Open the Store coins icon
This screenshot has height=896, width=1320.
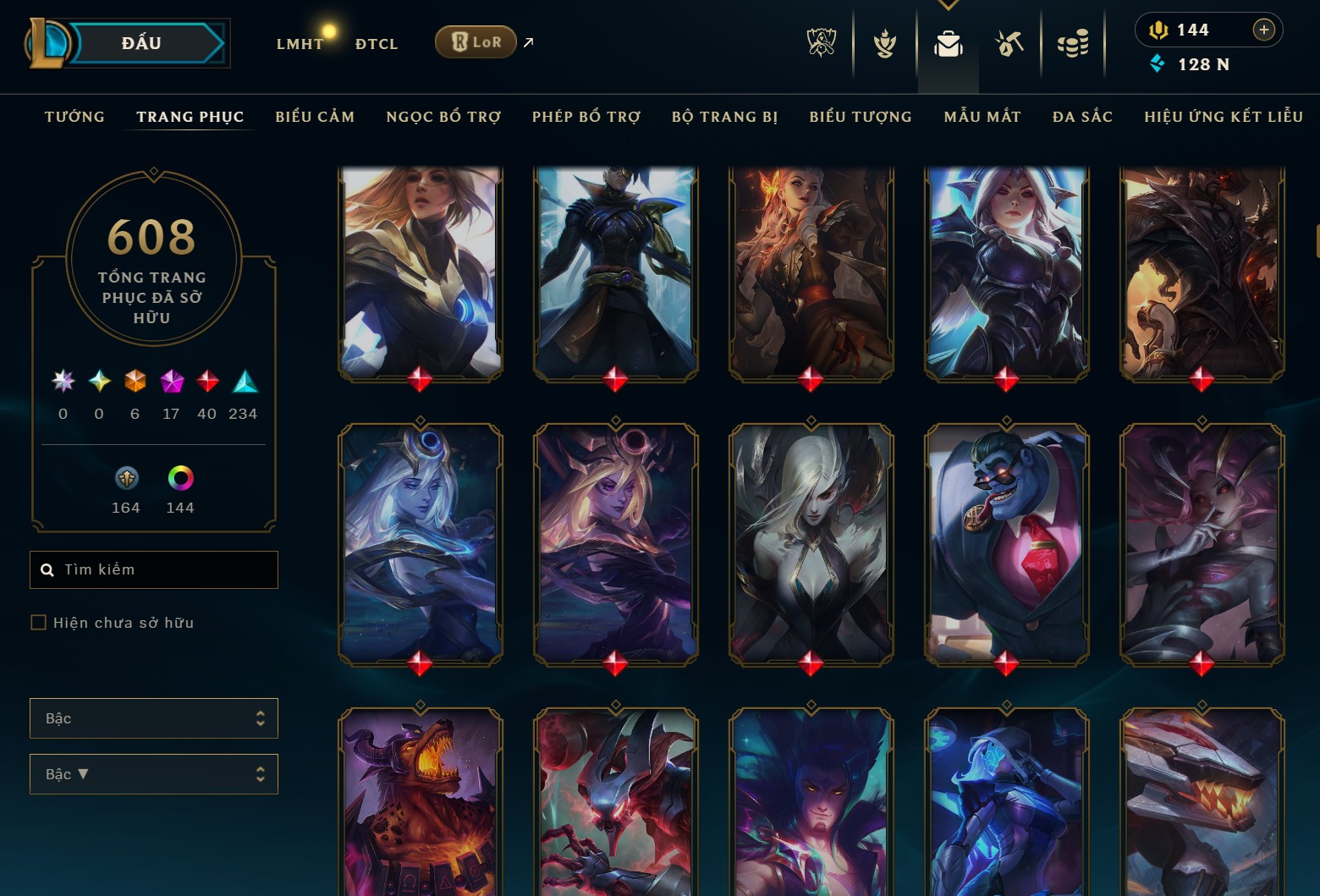(1073, 45)
